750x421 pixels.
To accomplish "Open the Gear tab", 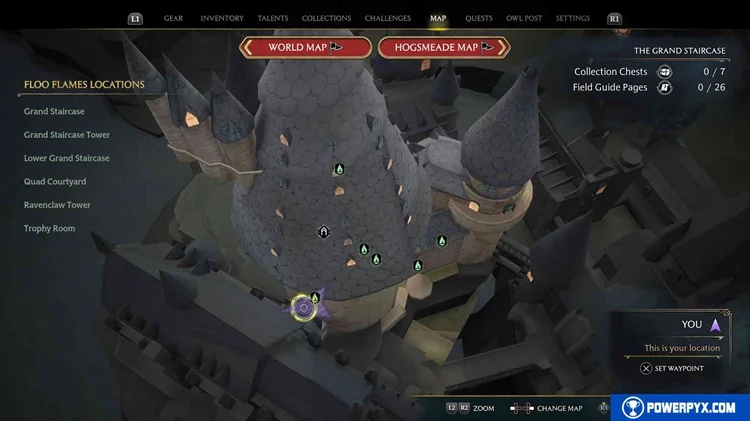I will tap(173, 18).
